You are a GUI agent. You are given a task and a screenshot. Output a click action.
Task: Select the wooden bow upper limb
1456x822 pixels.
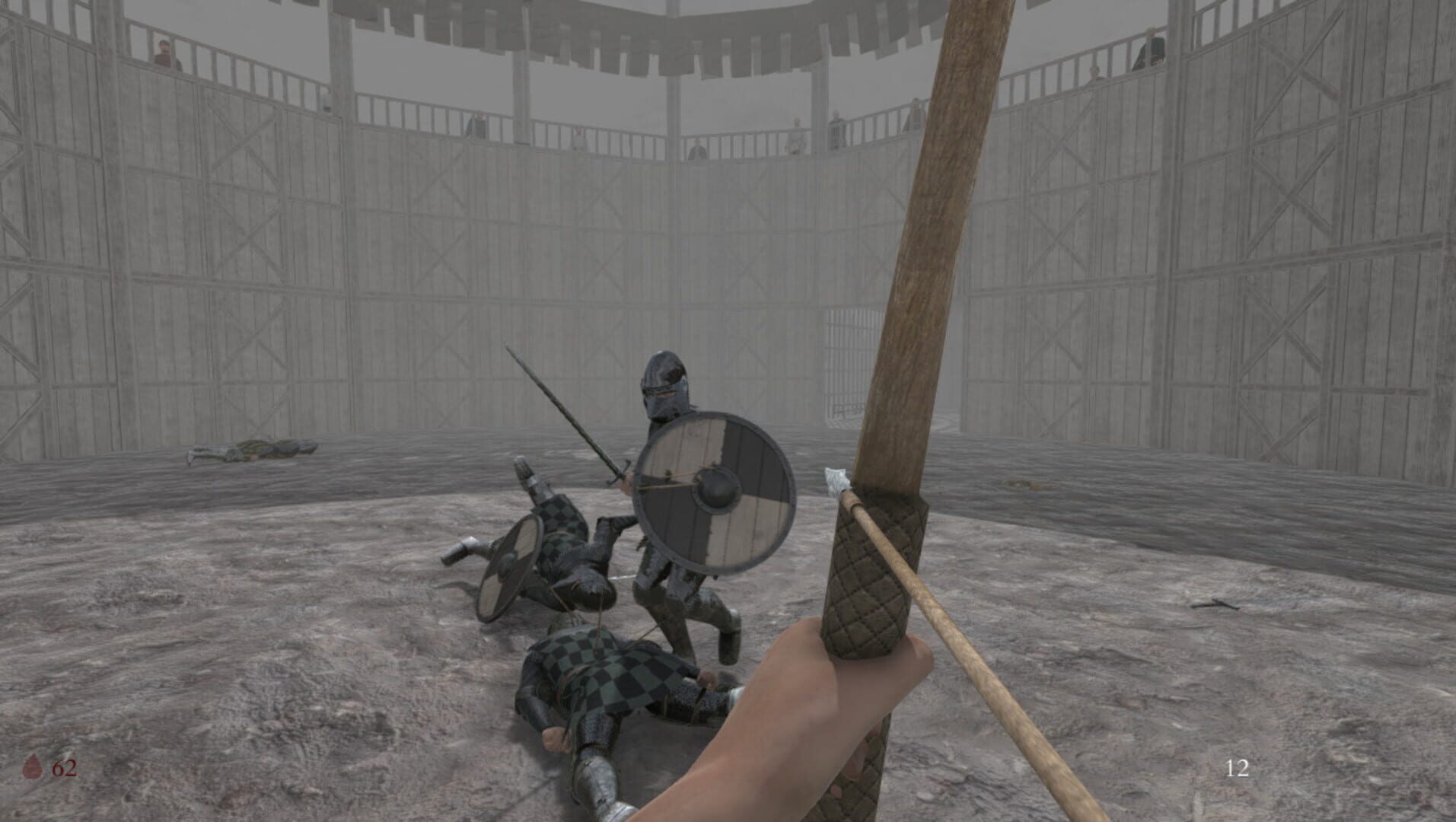coord(944,190)
